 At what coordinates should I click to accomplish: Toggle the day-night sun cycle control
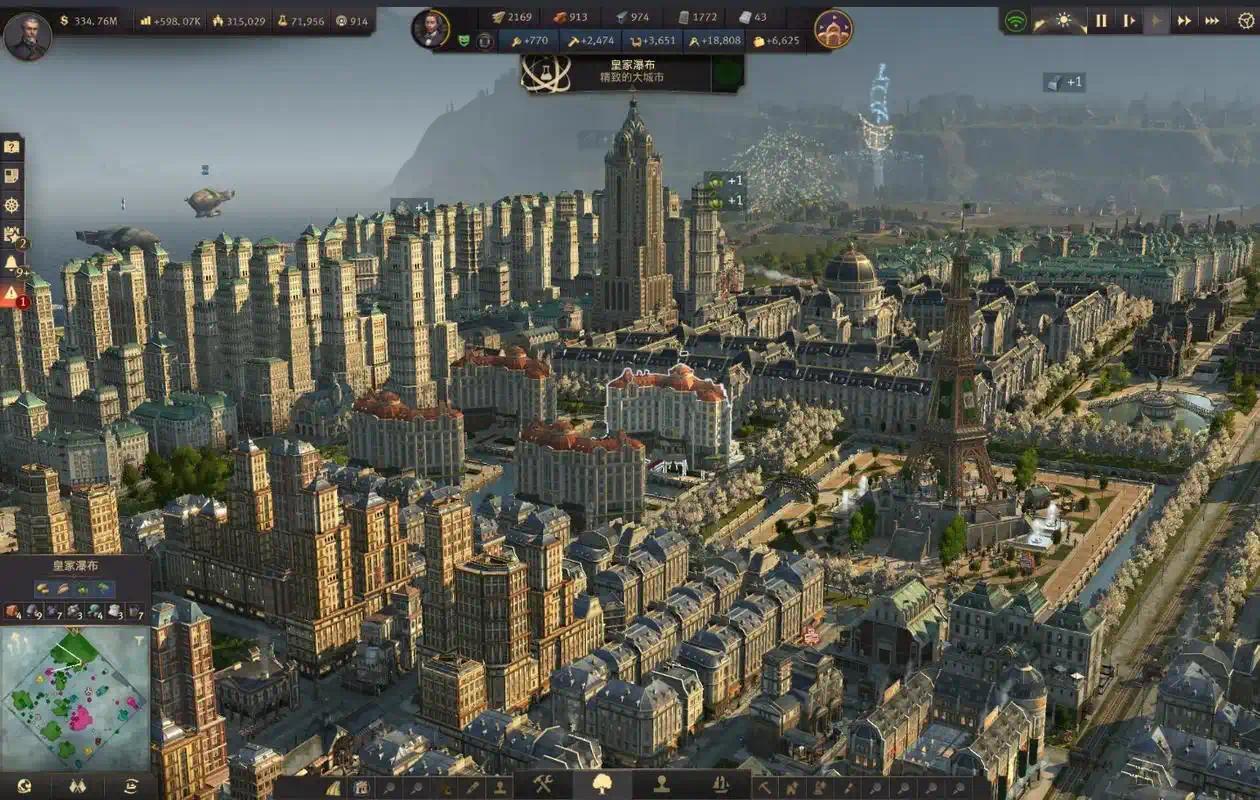(1063, 20)
